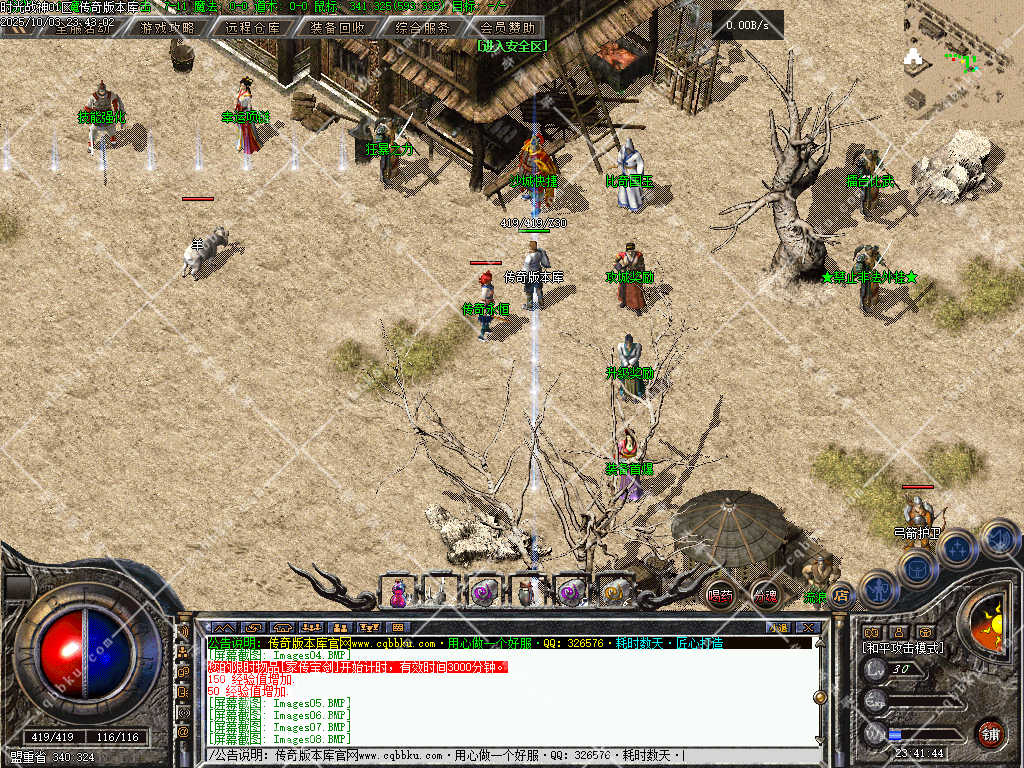The height and width of the screenshot is (768, 1024).
Task: Open the skills sparkle round icon
Action: pos(958,548)
